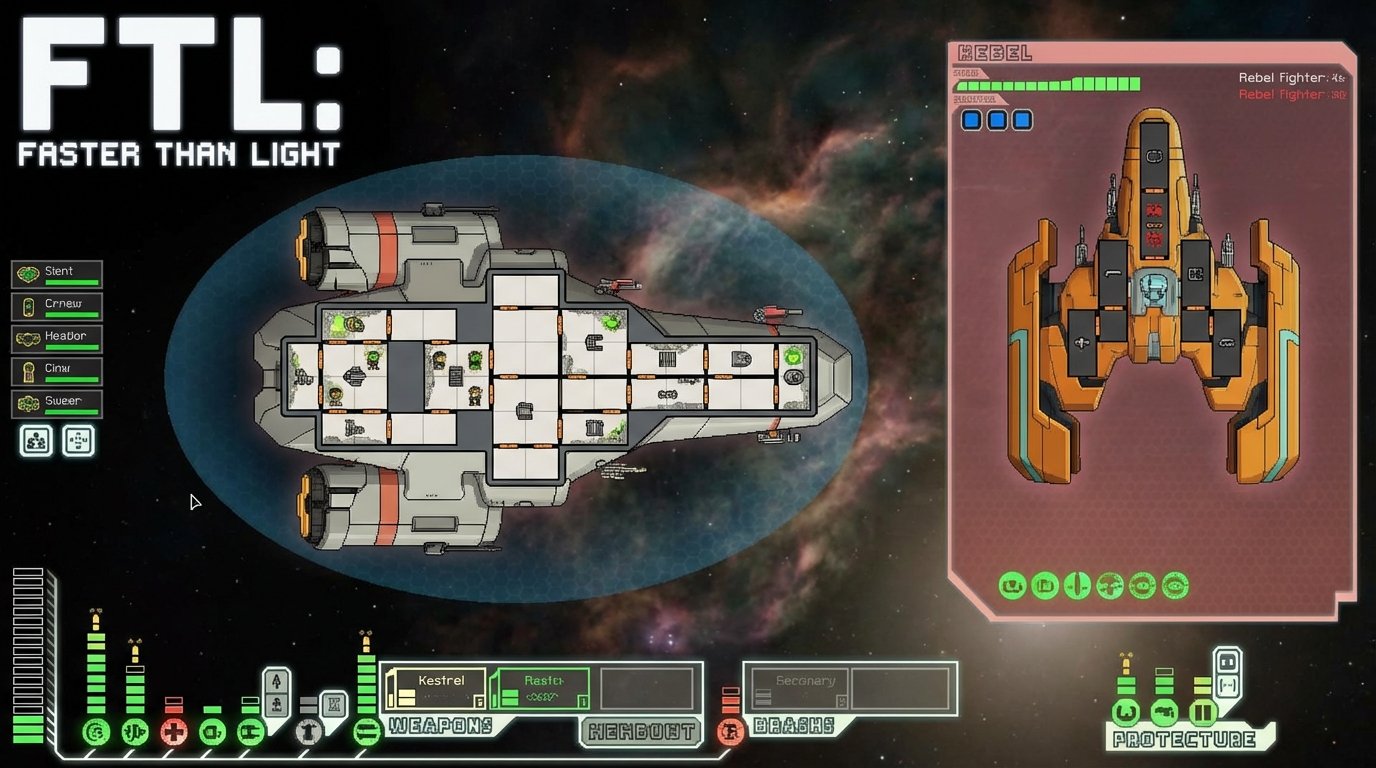Viewport: 1376px width, 768px height.
Task: Power the oxygen system
Action: coord(213,730)
